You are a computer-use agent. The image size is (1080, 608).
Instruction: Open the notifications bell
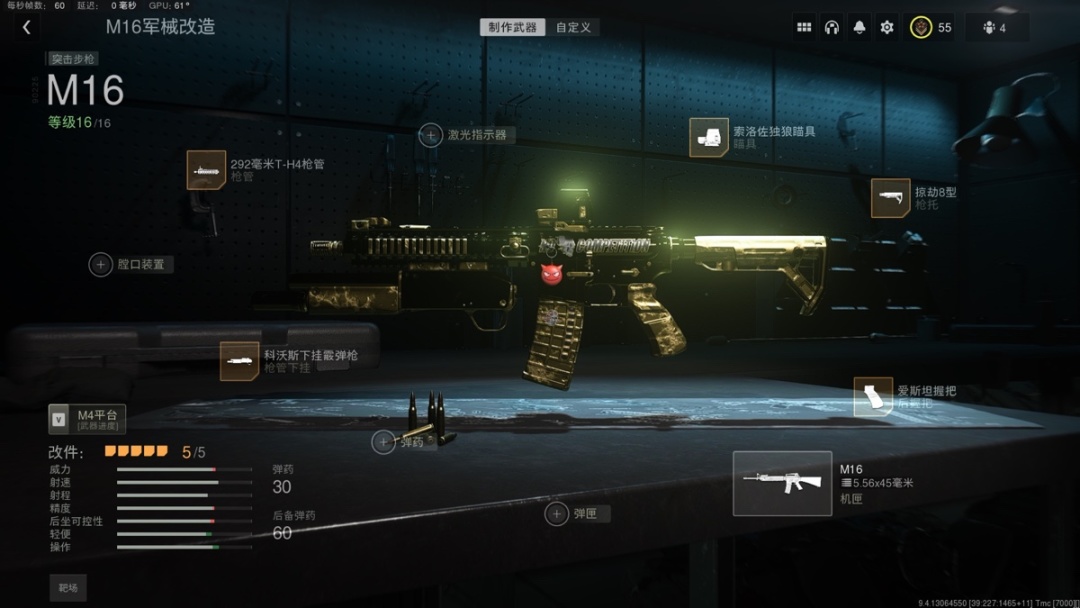pyautogui.click(x=859, y=28)
